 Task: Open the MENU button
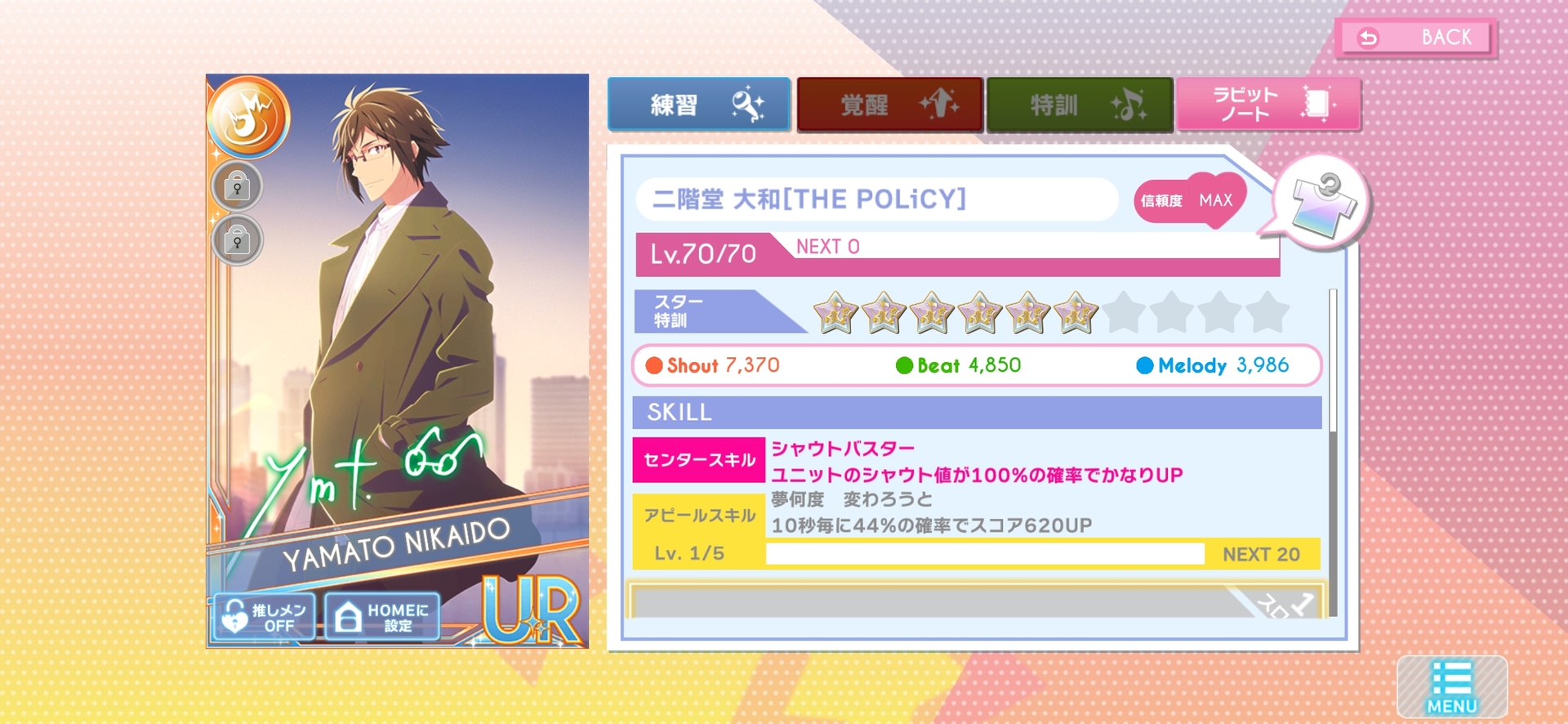click(x=1451, y=686)
